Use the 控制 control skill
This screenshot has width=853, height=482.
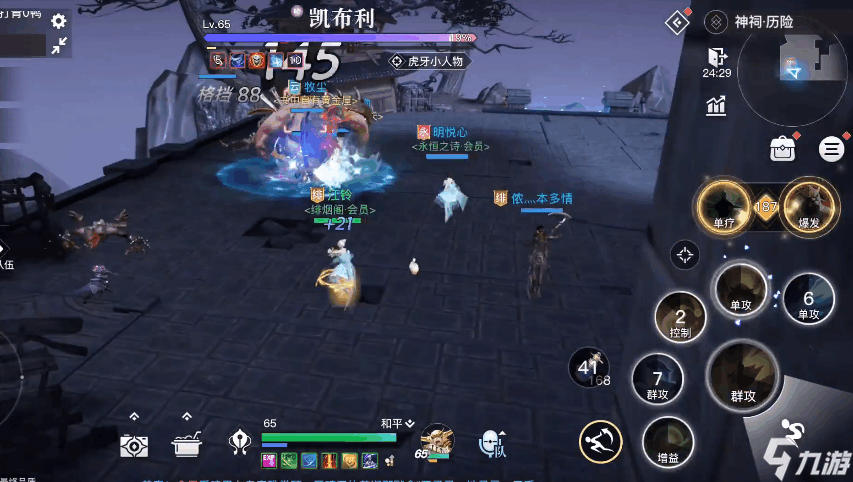click(680, 320)
